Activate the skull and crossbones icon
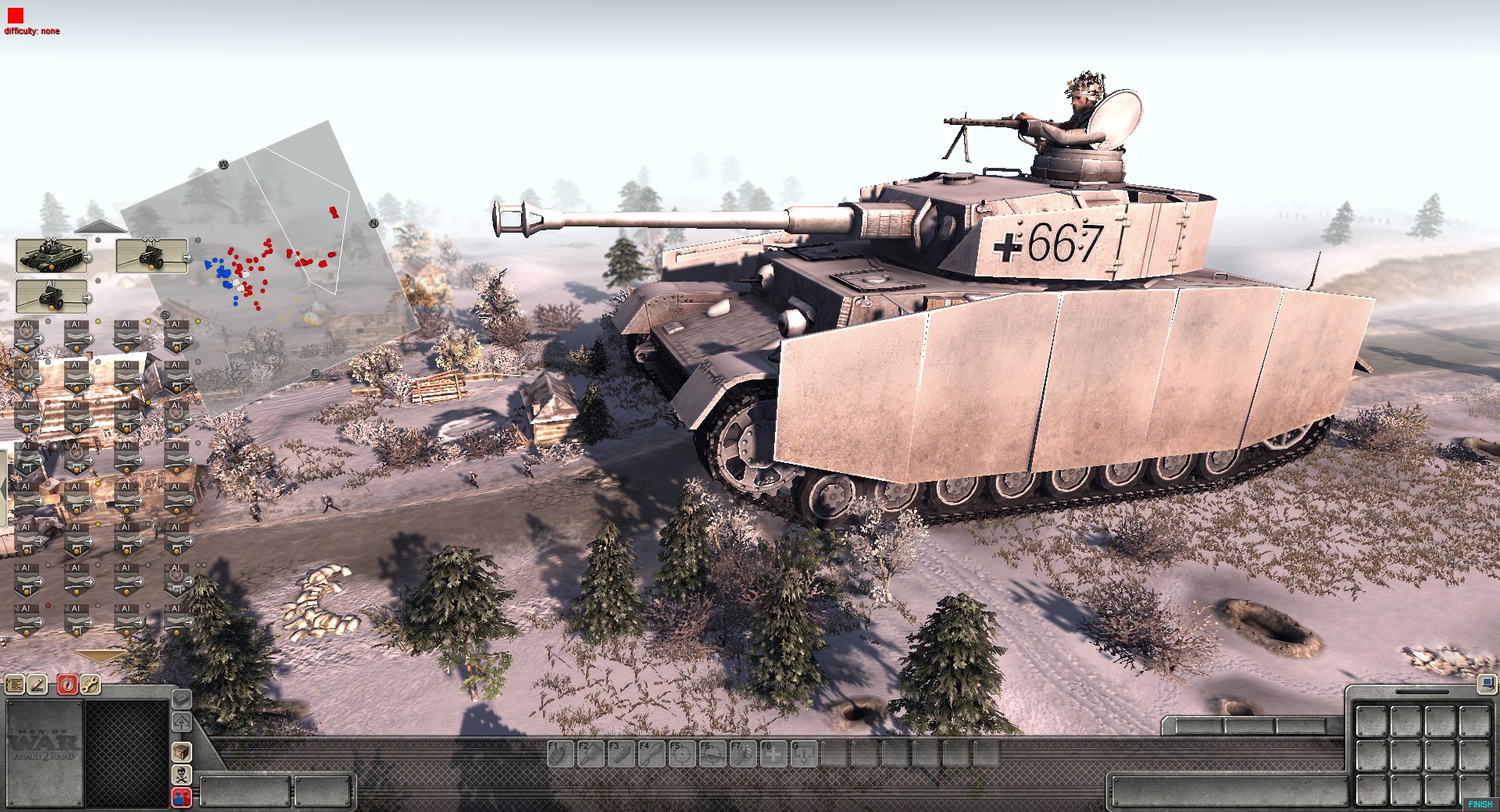 181,775
